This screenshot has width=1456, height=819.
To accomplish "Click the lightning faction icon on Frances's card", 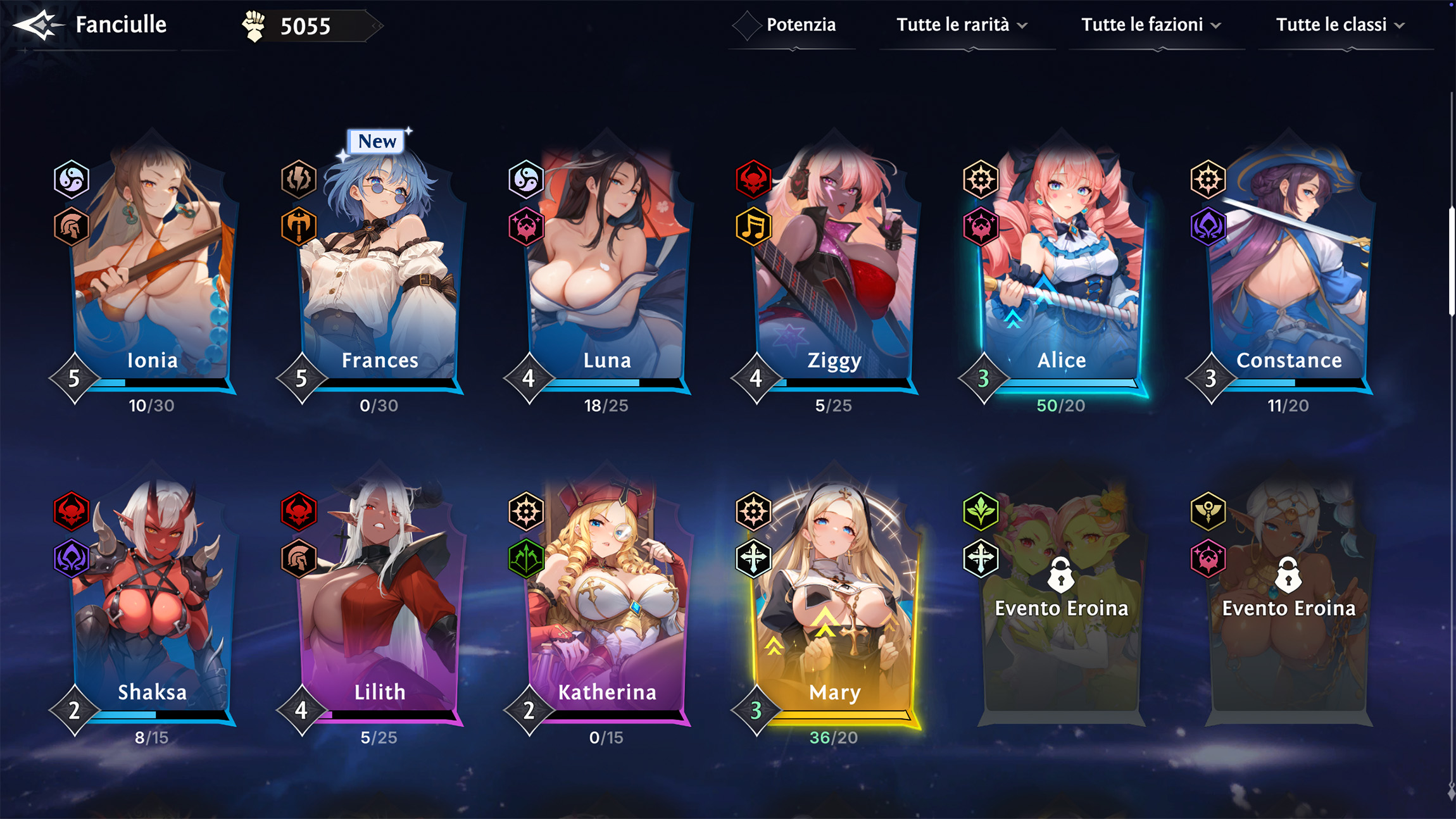I will (x=299, y=179).
